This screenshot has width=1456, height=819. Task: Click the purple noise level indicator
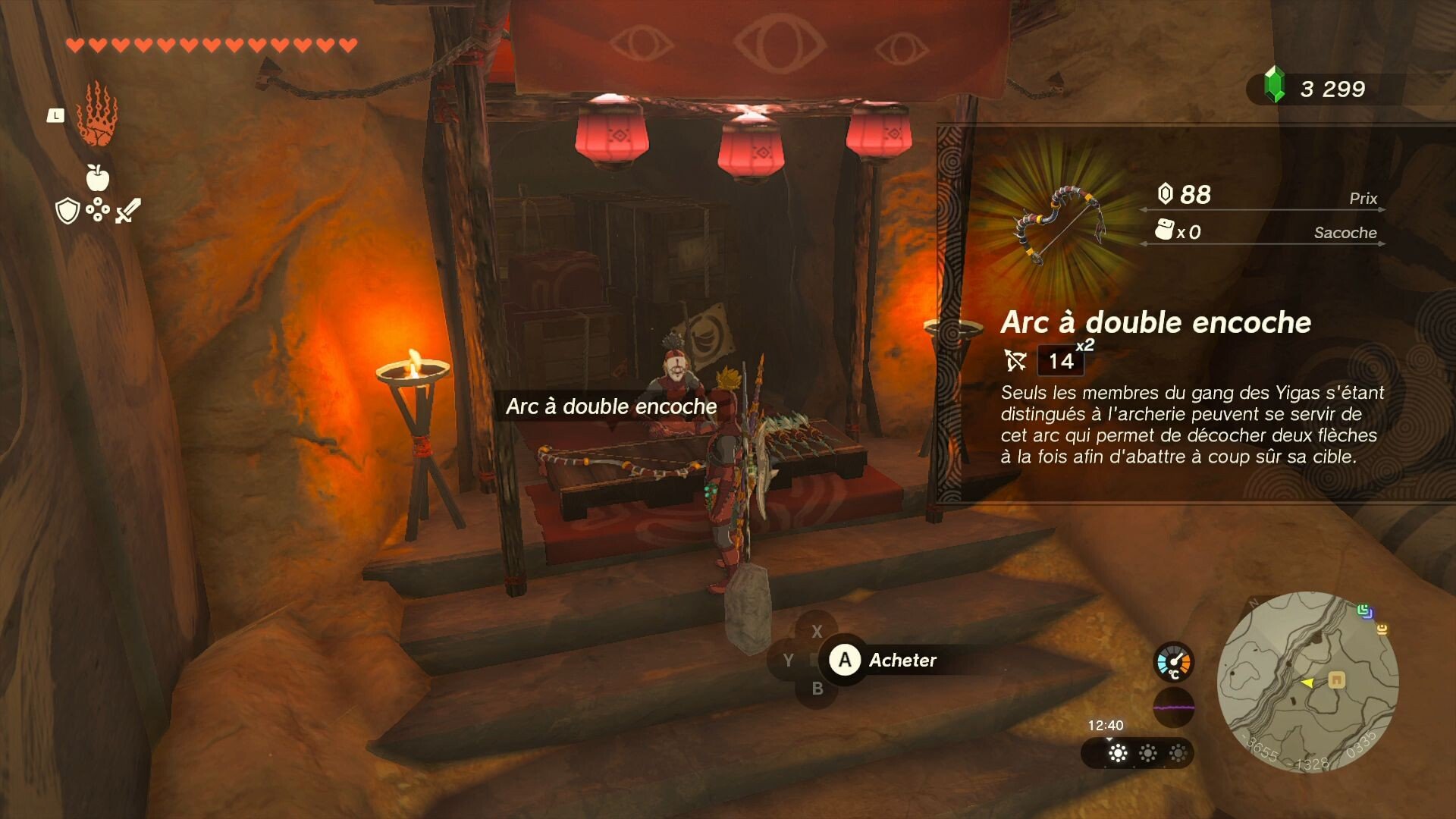(1173, 707)
